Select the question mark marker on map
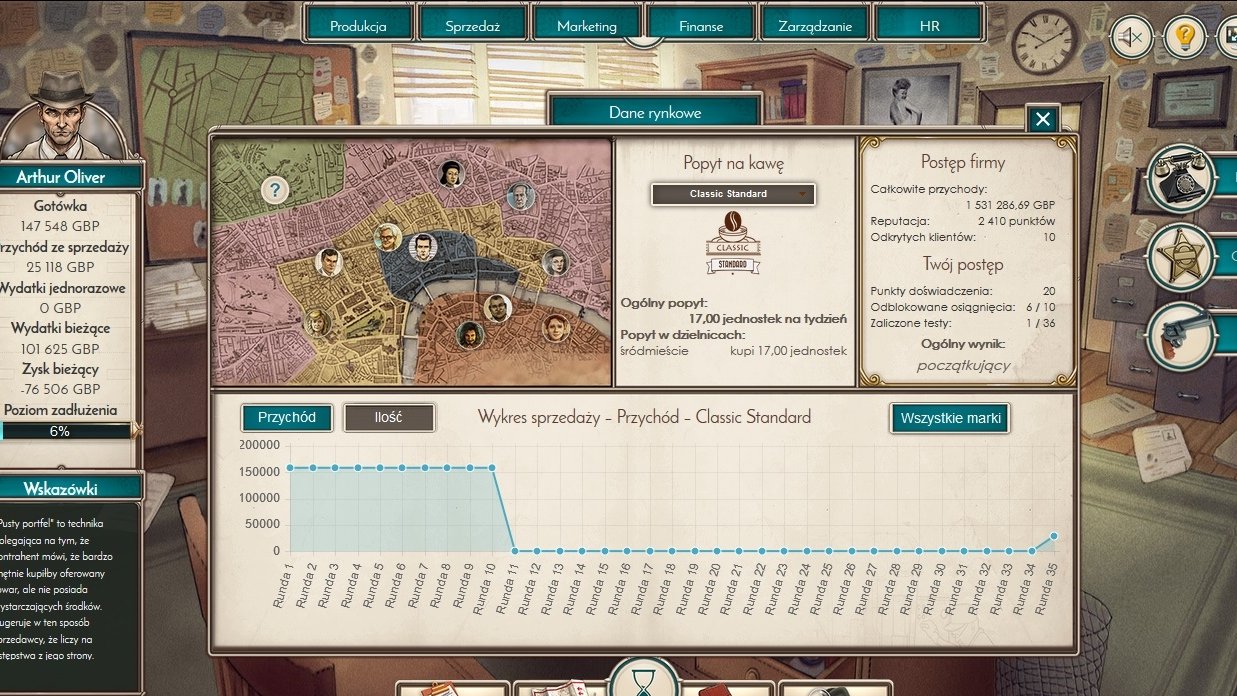The width and height of the screenshot is (1237, 696). coord(275,190)
